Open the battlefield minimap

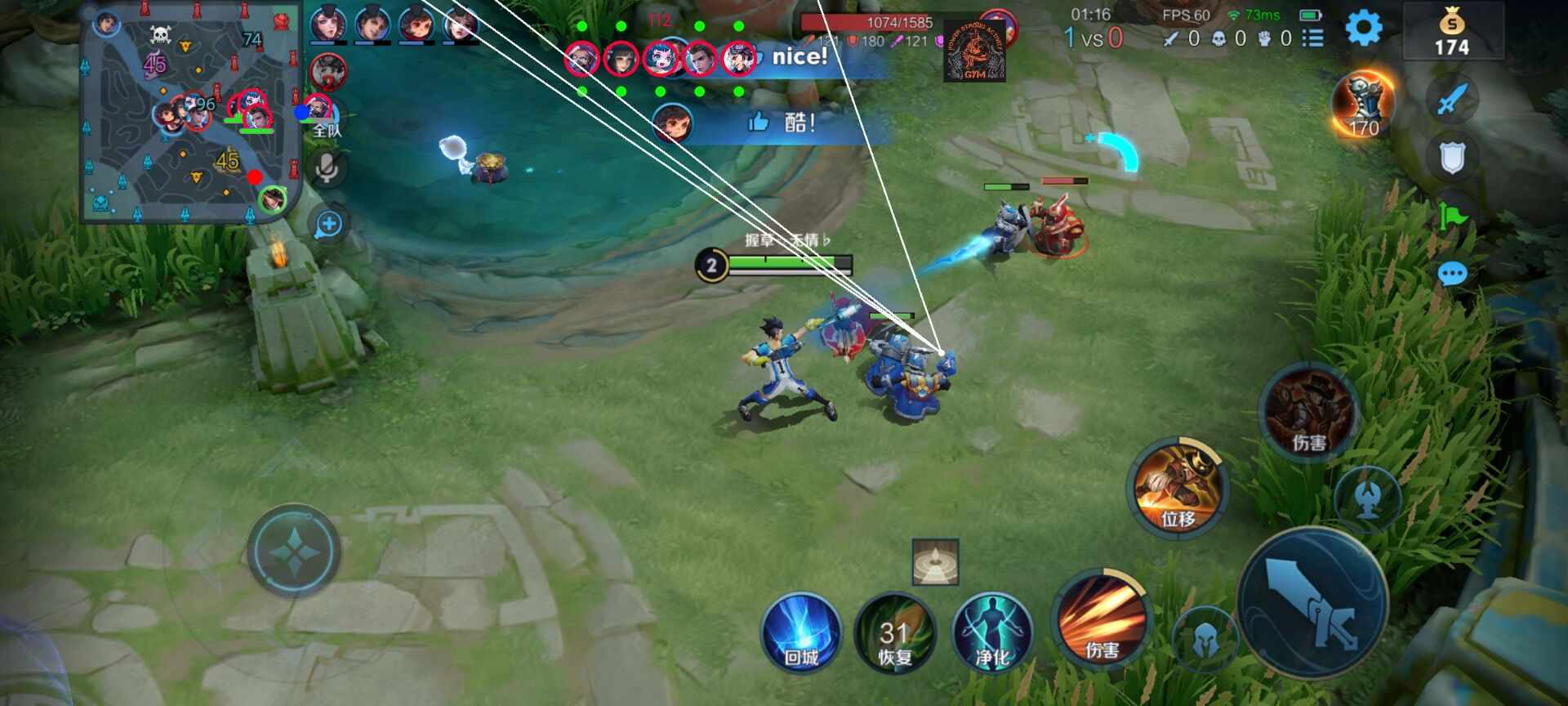pos(189,114)
